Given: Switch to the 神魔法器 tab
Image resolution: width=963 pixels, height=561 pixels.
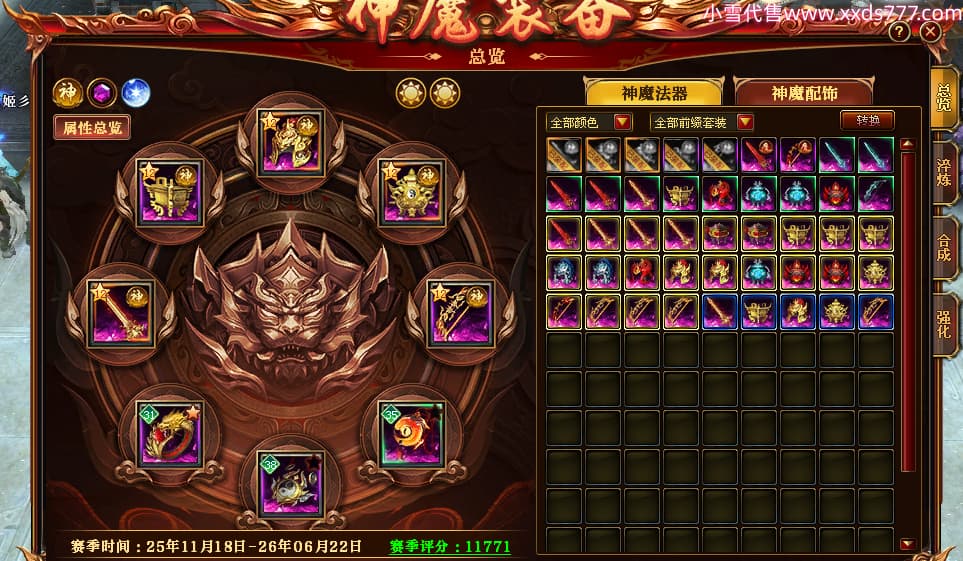Looking at the screenshot, I should 655,93.
